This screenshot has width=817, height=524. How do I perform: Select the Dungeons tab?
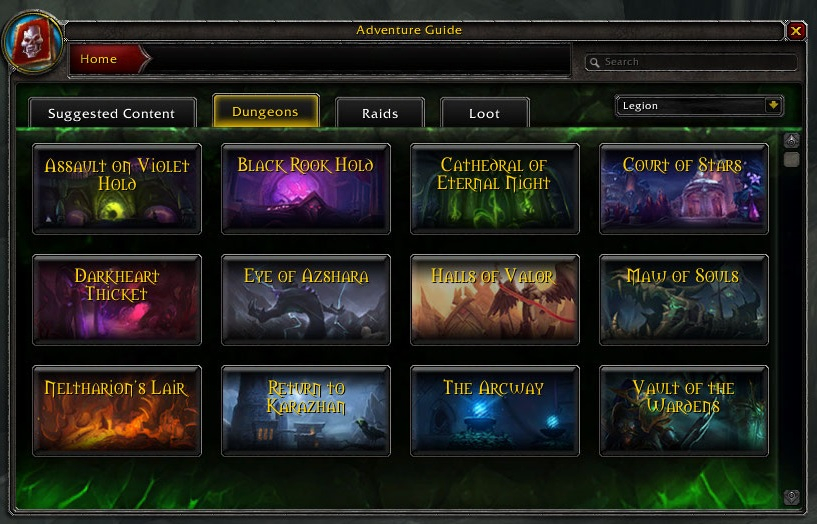(265, 112)
